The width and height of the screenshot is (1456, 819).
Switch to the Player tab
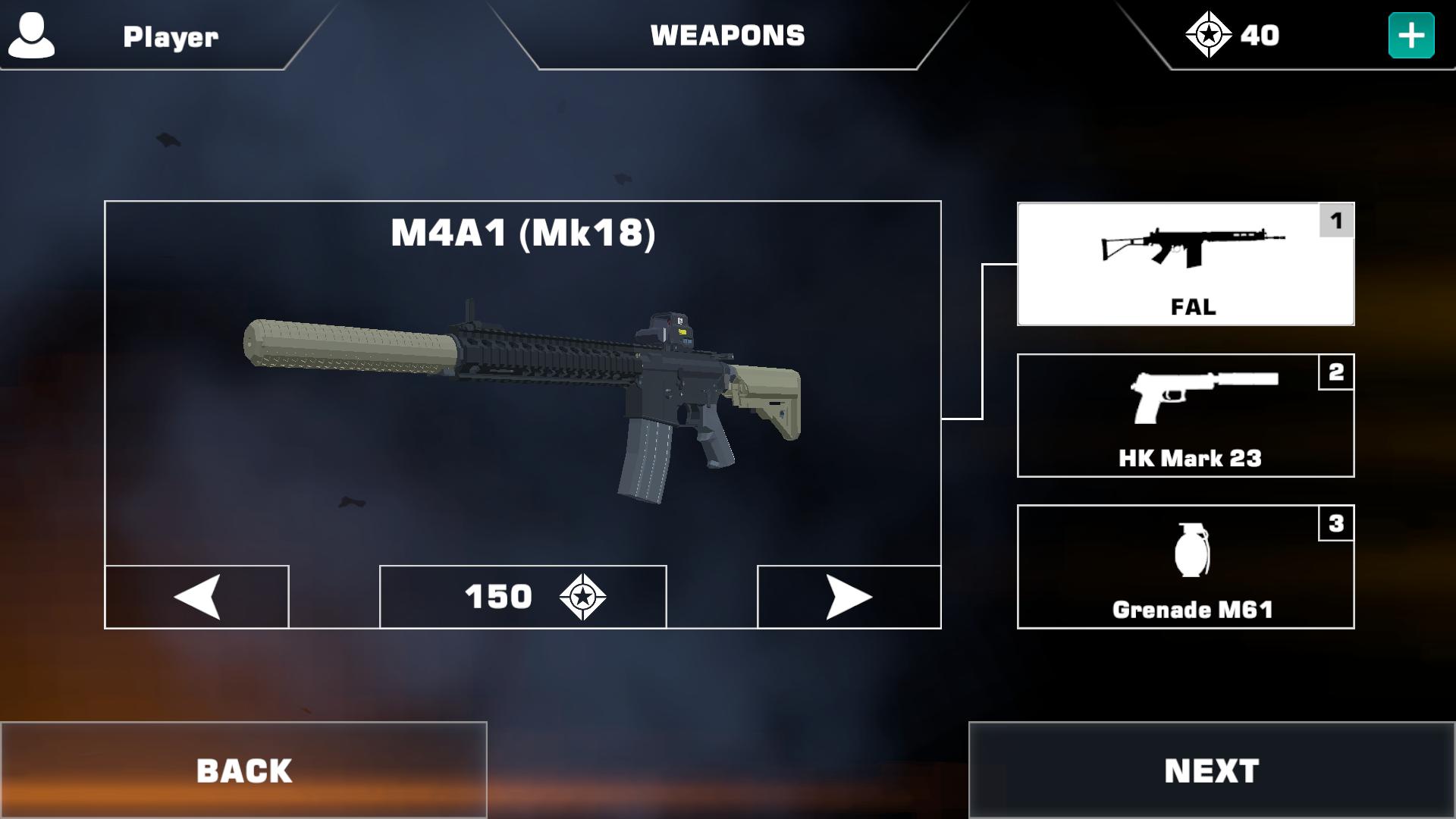pos(170,35)
